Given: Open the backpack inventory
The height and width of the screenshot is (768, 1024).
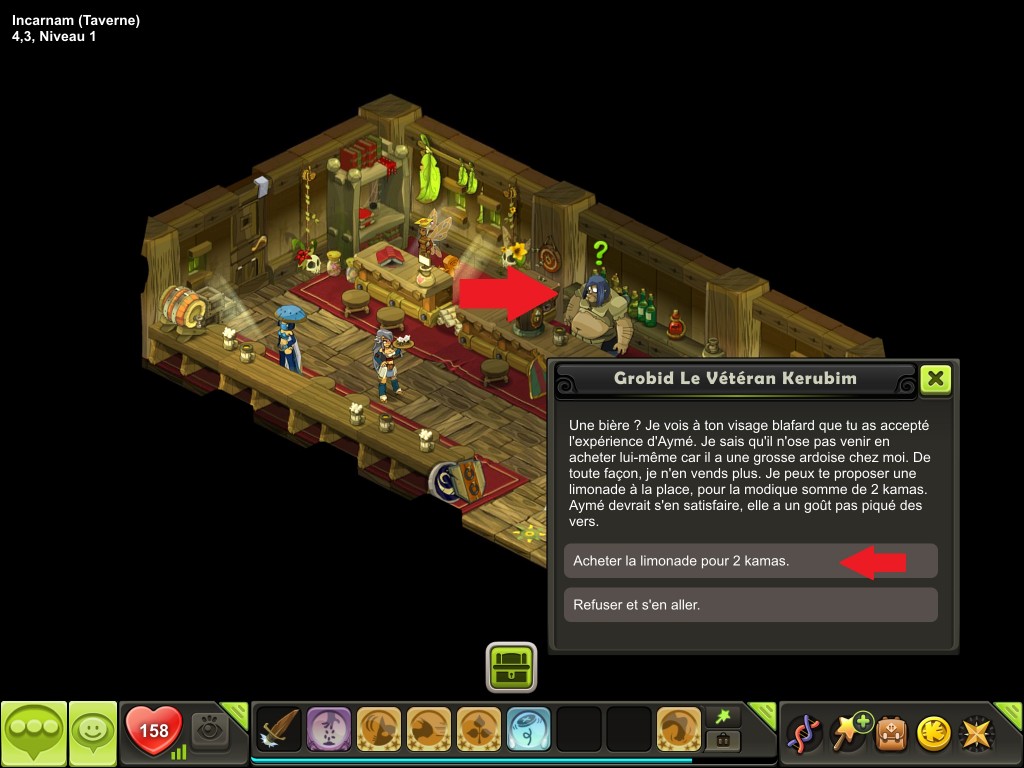Looking at the screenshot, I should pos(891,733).
